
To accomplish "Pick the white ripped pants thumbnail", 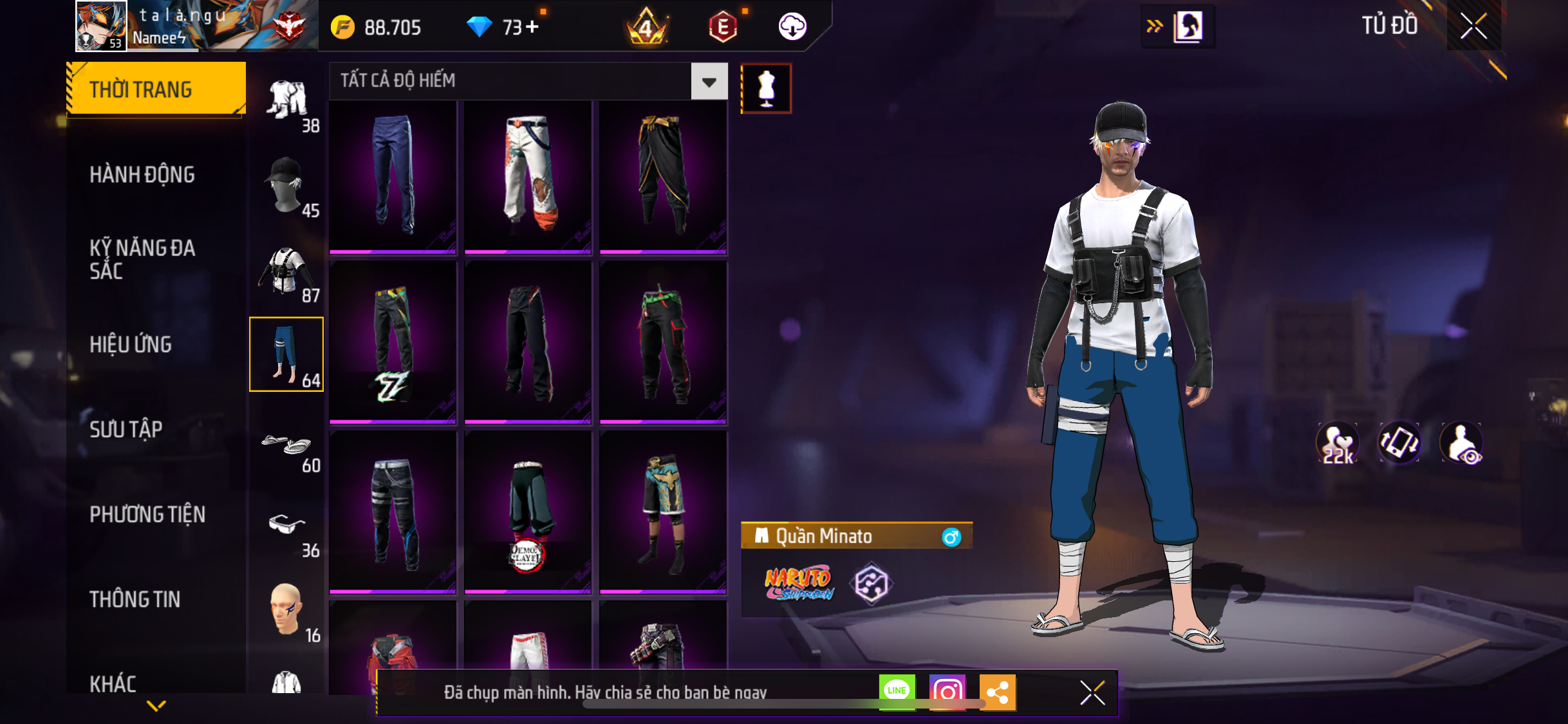I will 528,175.
